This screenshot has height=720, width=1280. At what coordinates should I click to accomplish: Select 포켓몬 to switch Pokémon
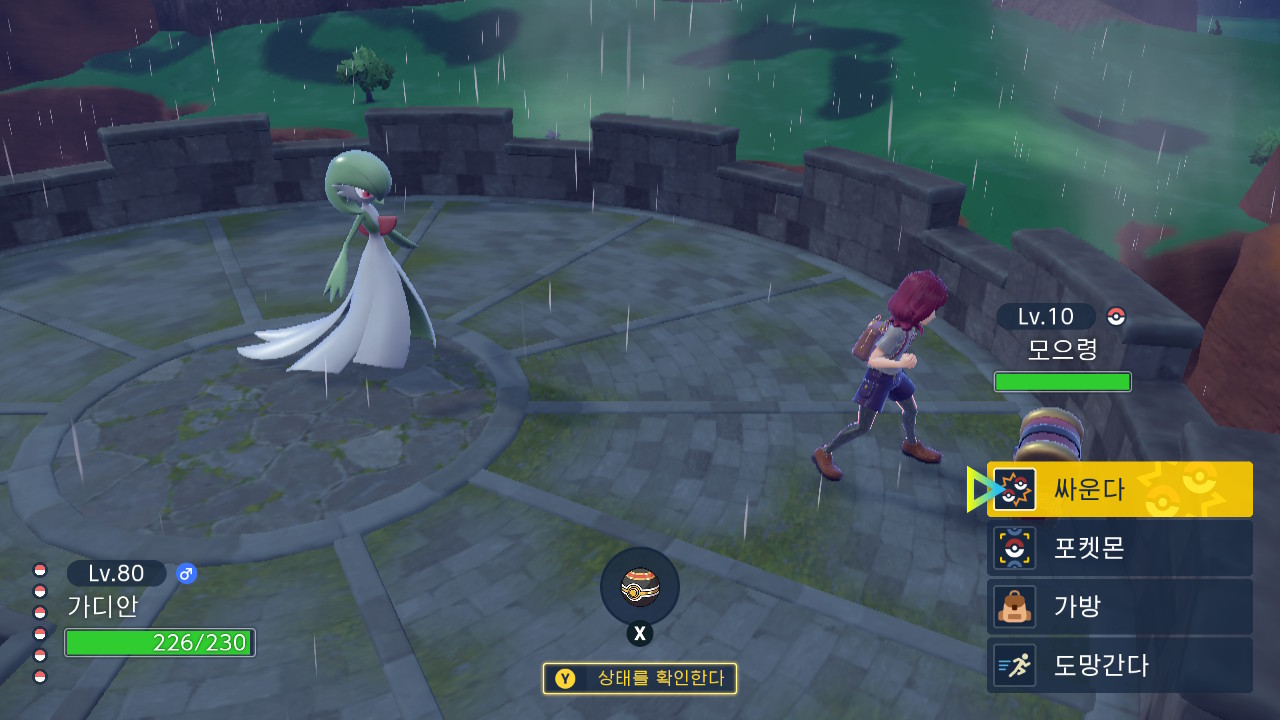tap(1090, 547)
